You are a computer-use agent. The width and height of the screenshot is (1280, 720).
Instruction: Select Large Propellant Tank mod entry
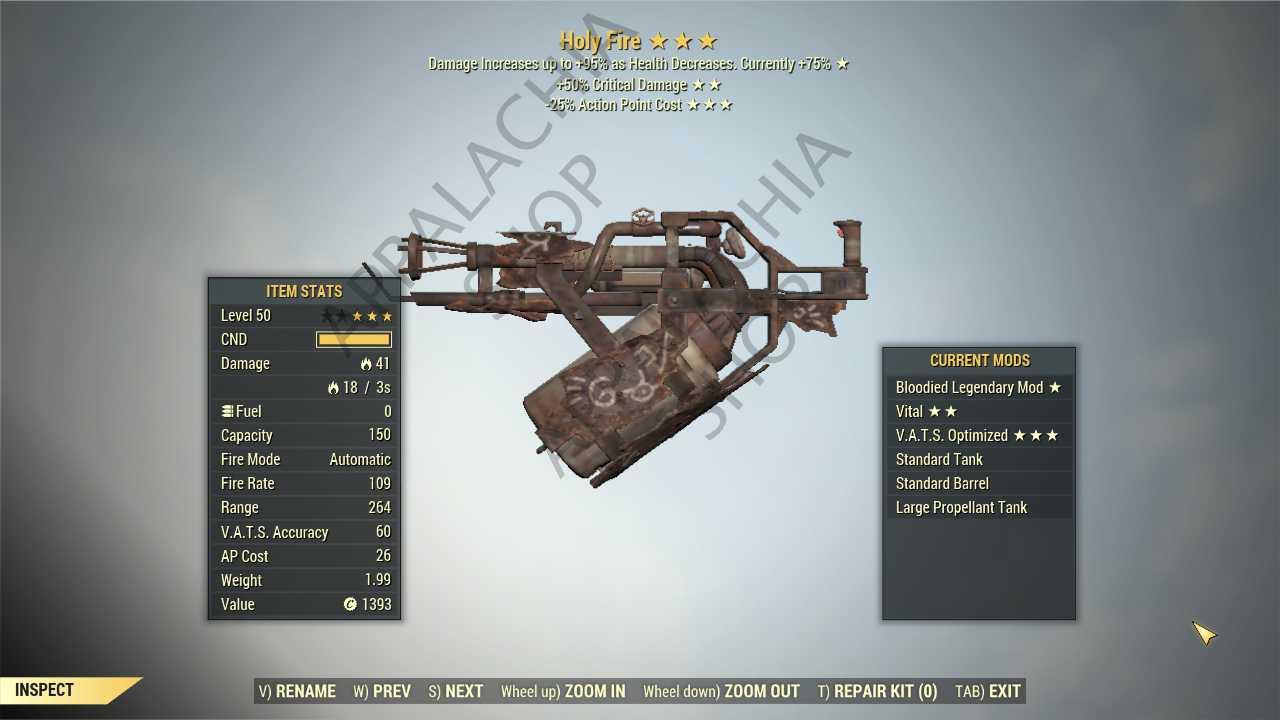pos(961,507)
